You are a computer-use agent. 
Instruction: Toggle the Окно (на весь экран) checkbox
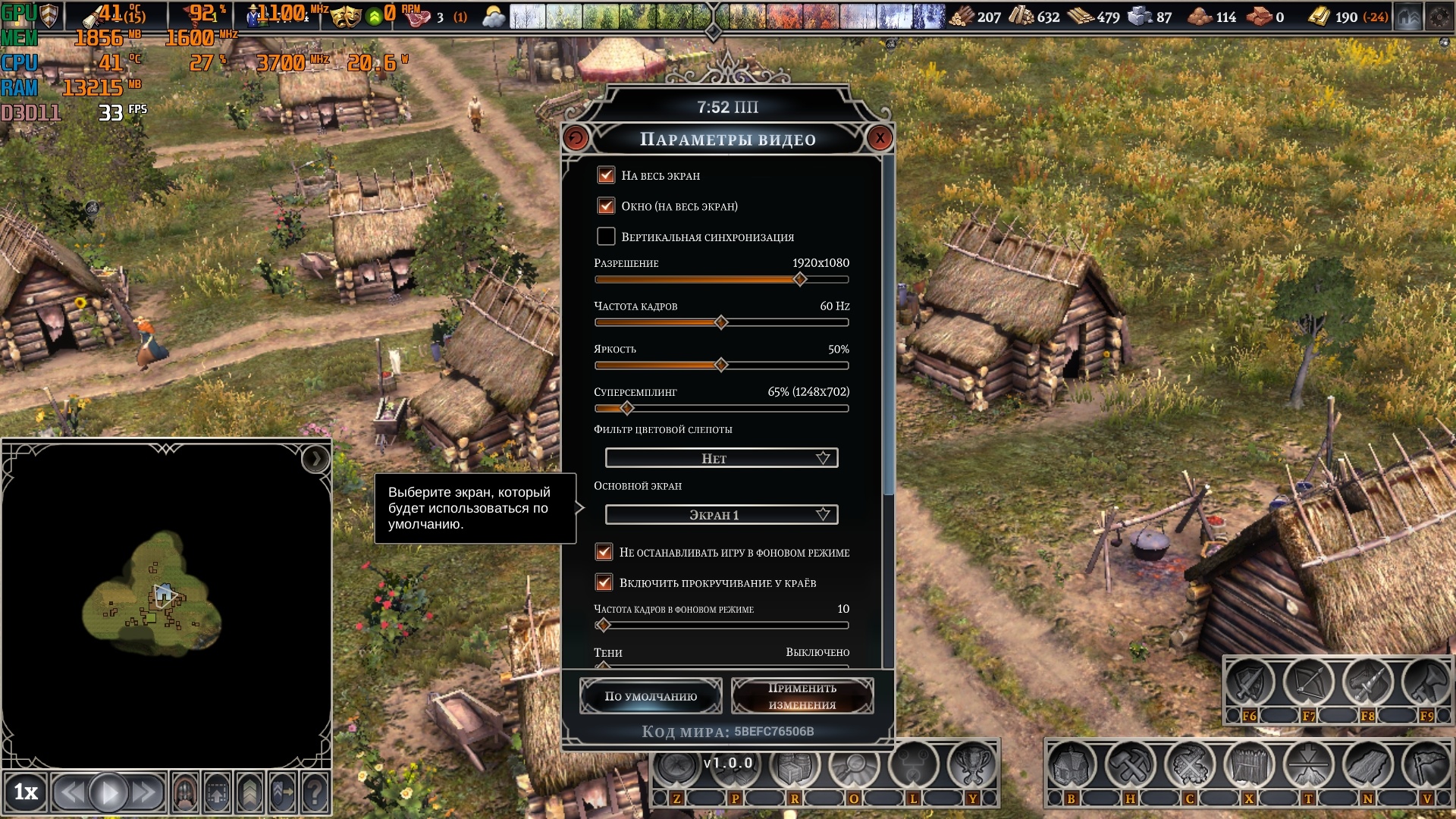(x=606, y=206)
